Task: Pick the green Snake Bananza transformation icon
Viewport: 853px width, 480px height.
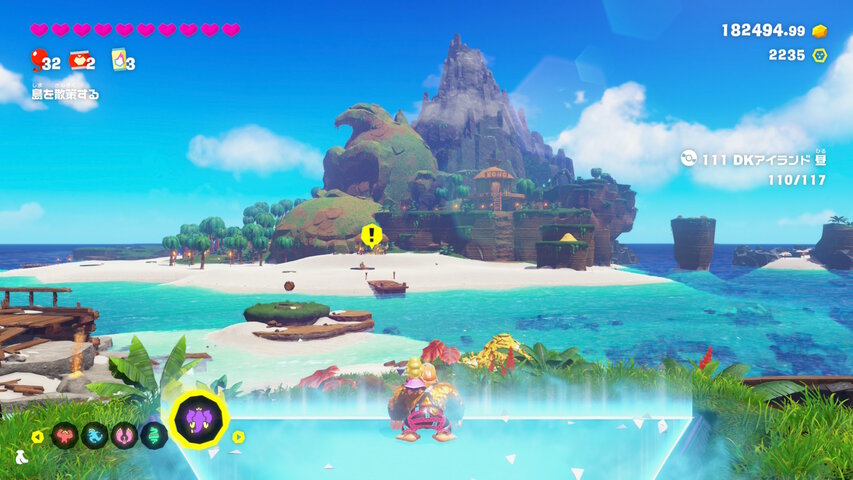Action: pyautogui.click(x=153, y=435)
